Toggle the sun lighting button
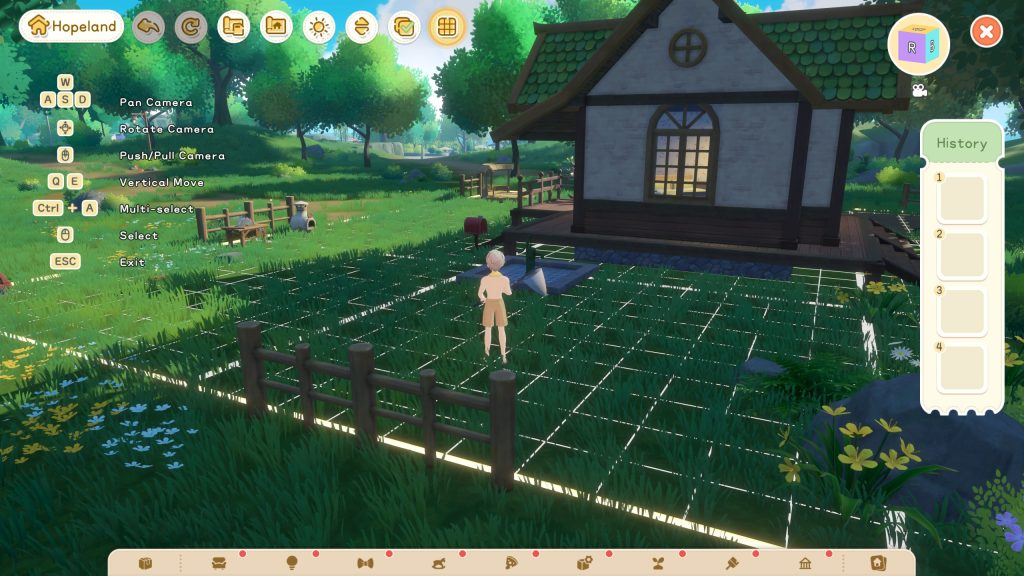This screenshot has height=576, width=1024. pos(319,26)
